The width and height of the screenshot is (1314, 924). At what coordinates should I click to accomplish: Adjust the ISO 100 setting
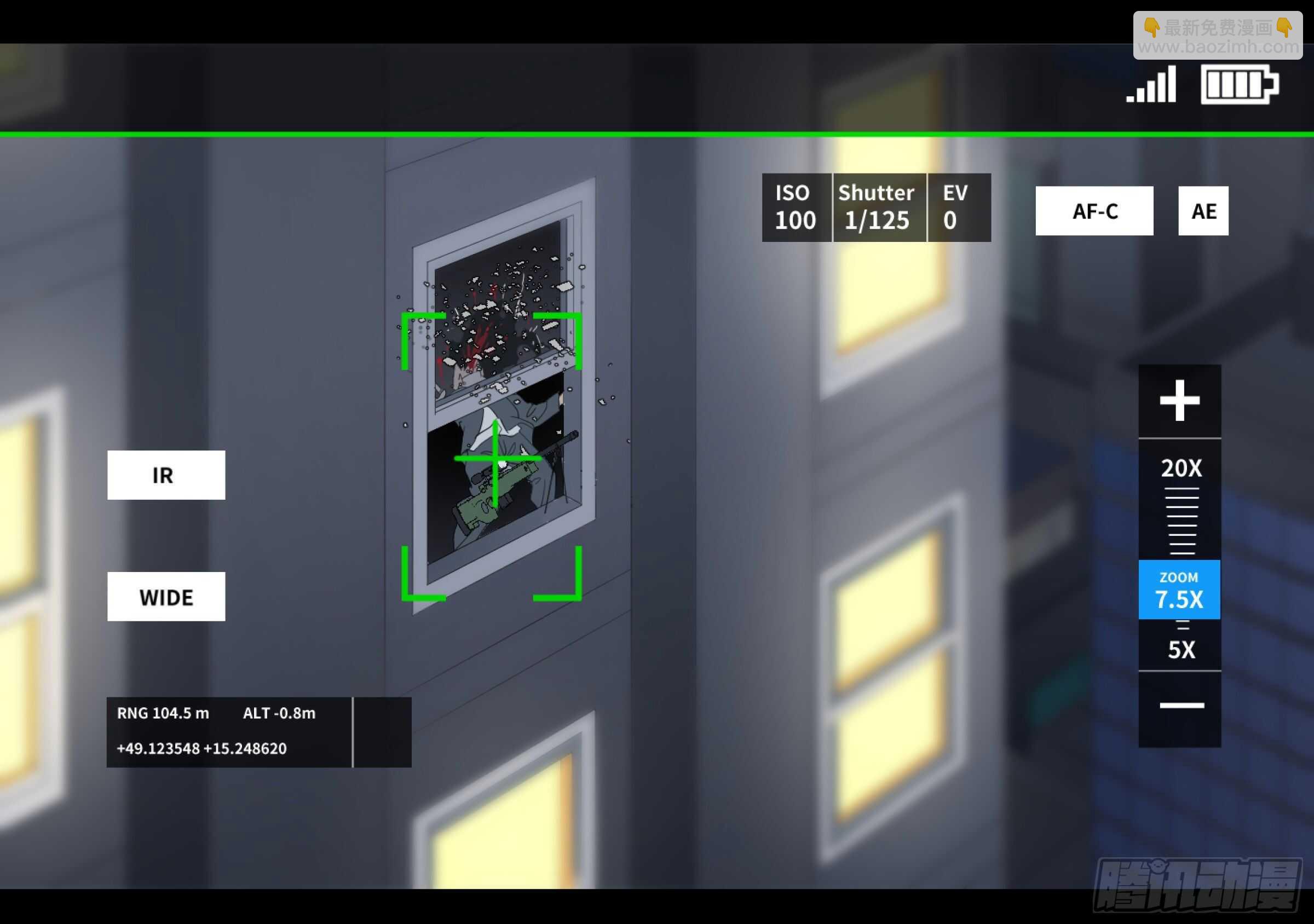(796, 207)
